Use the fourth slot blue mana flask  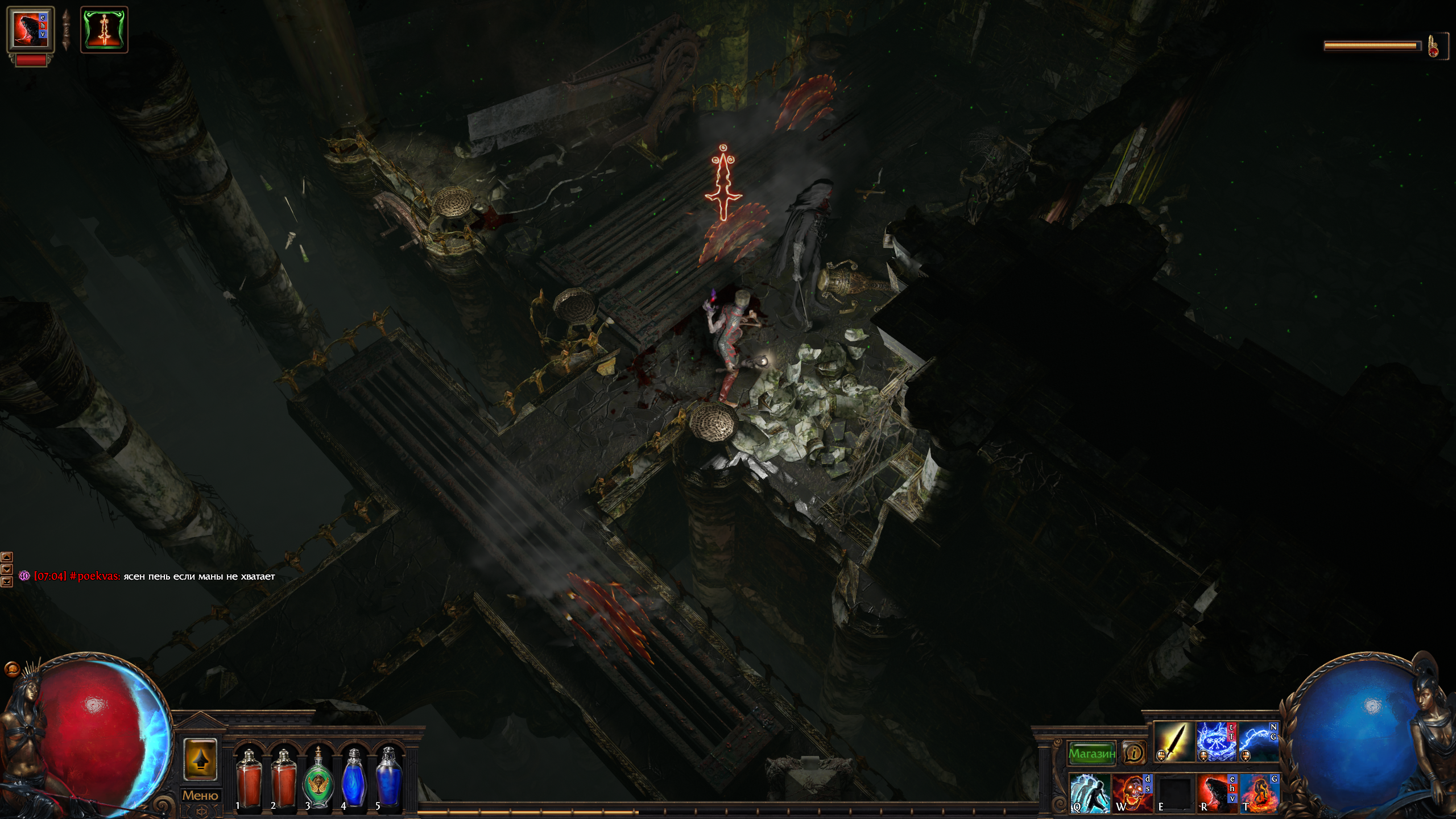pos(354,777)
